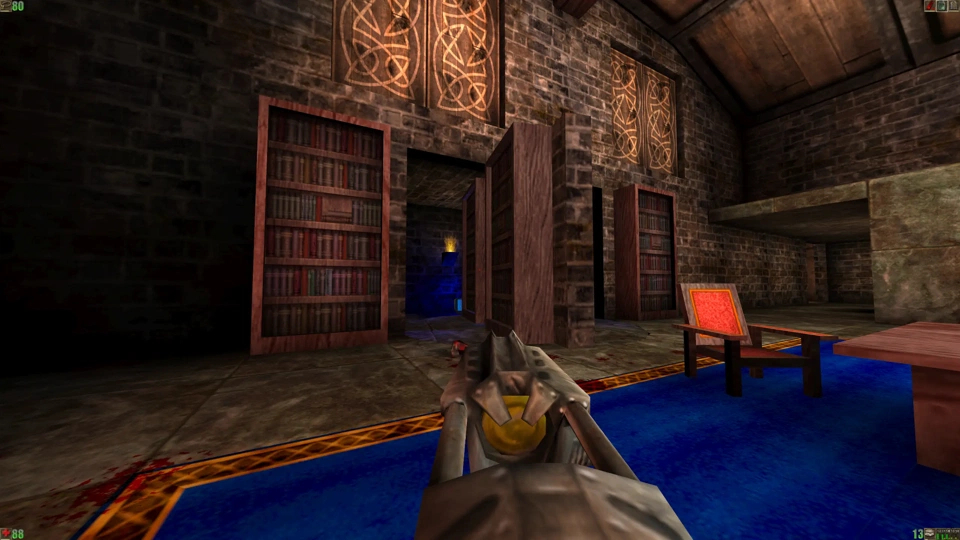
Task: Select the grey inventory item icon
Action: [x=952, y=5]
